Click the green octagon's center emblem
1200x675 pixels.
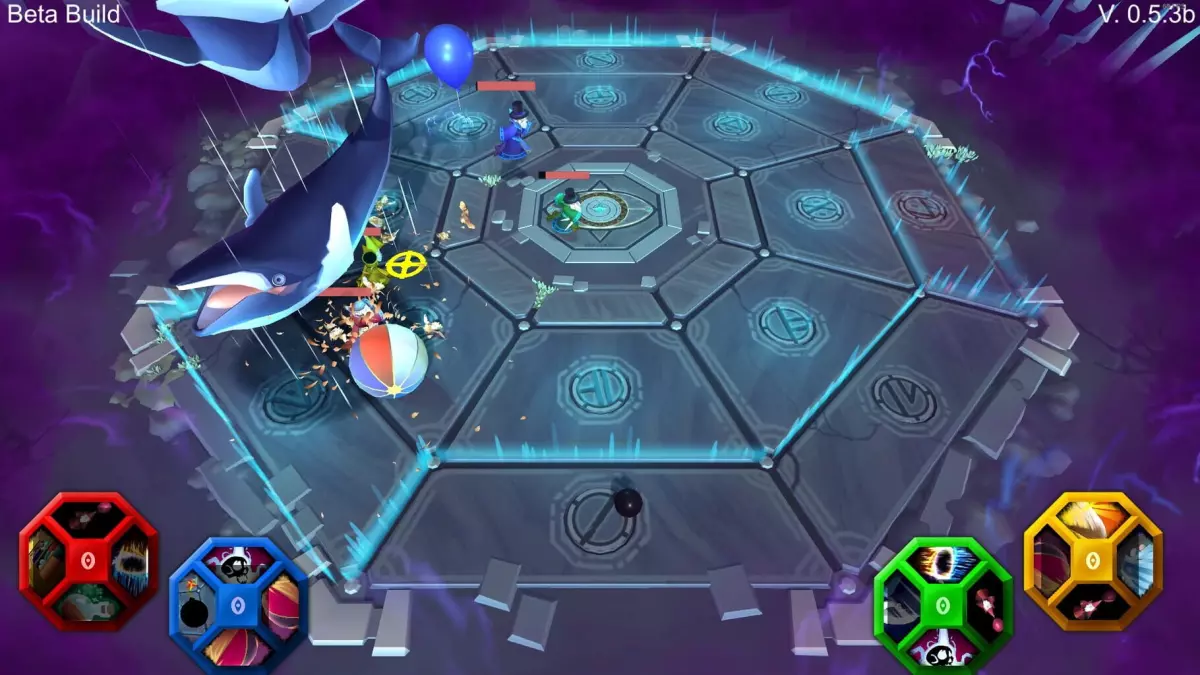(x=943, y=605)
